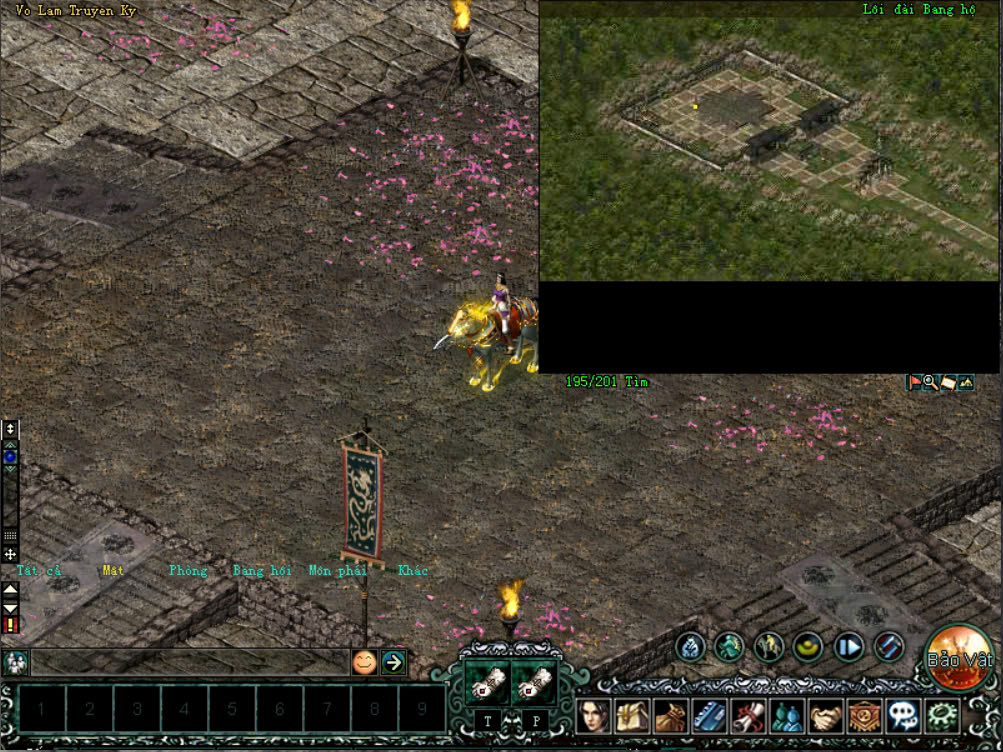This screenshot has height=752, width=1003.
Task: Open the character portrait panel
Action: (593, 716)
